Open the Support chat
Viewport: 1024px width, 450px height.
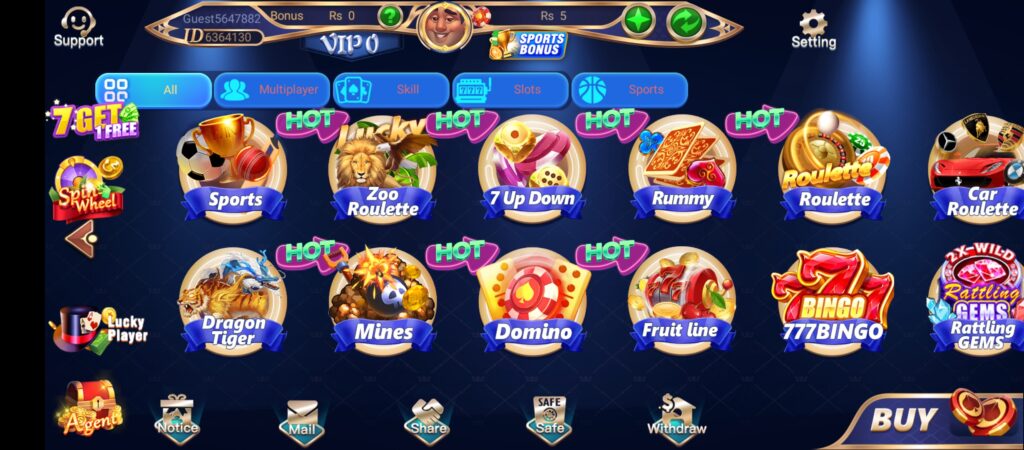78,27
